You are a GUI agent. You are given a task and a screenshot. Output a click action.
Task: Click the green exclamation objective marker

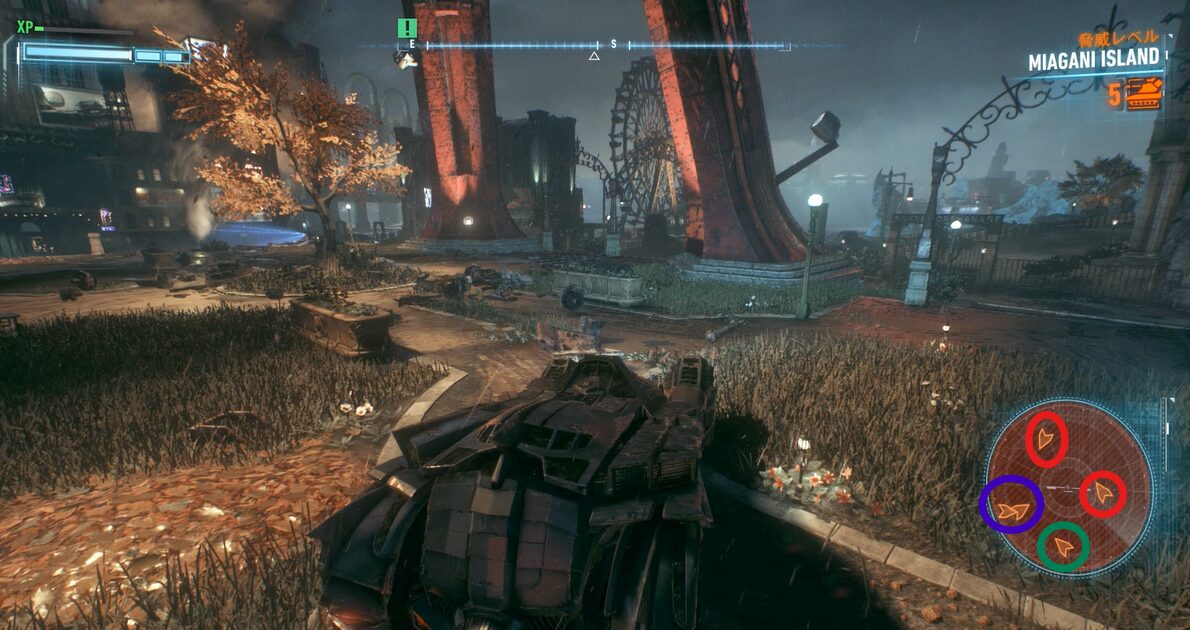(x=406, y=28)
